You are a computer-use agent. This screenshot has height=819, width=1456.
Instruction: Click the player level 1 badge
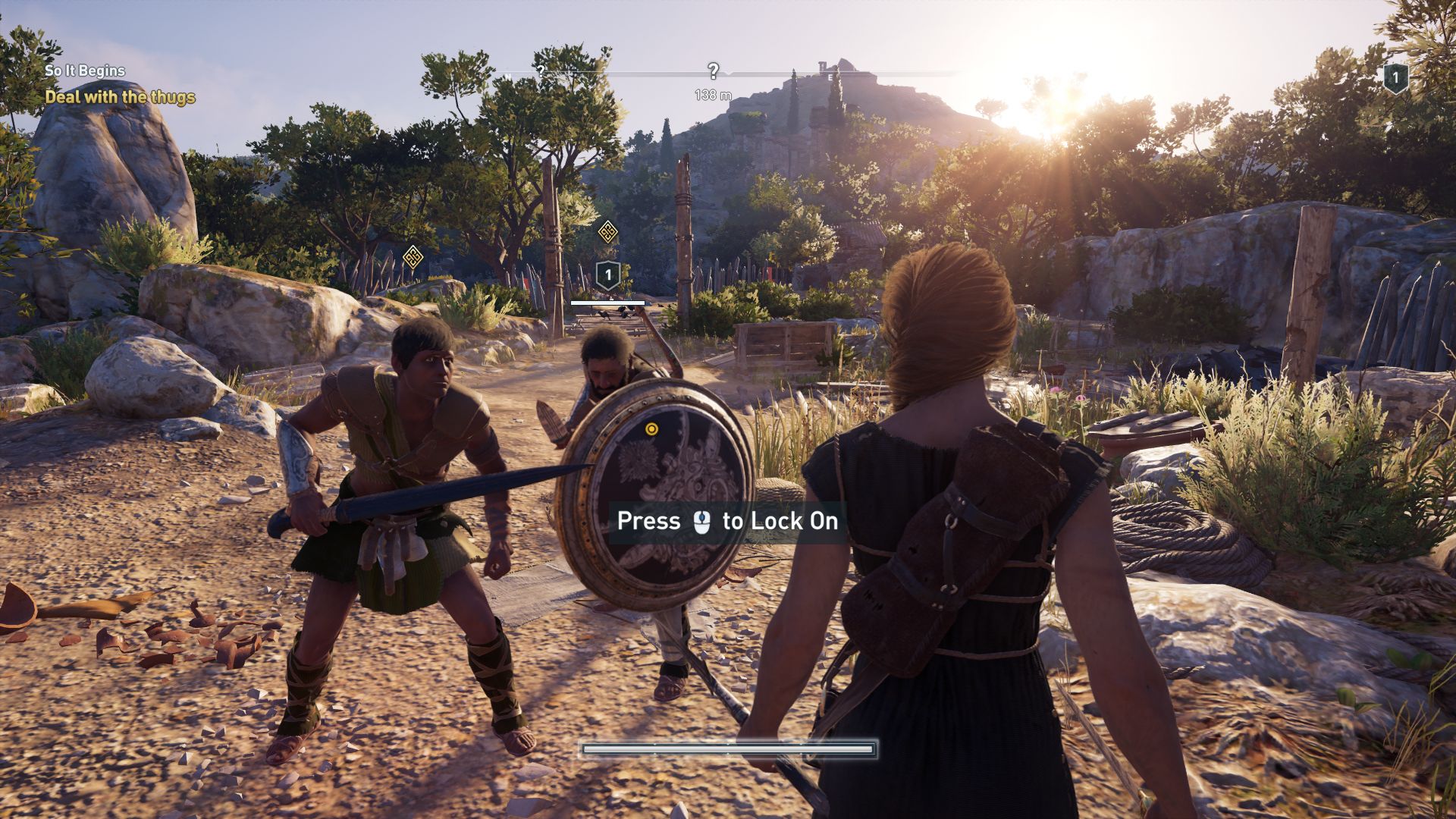click(x=1395, y=78)
